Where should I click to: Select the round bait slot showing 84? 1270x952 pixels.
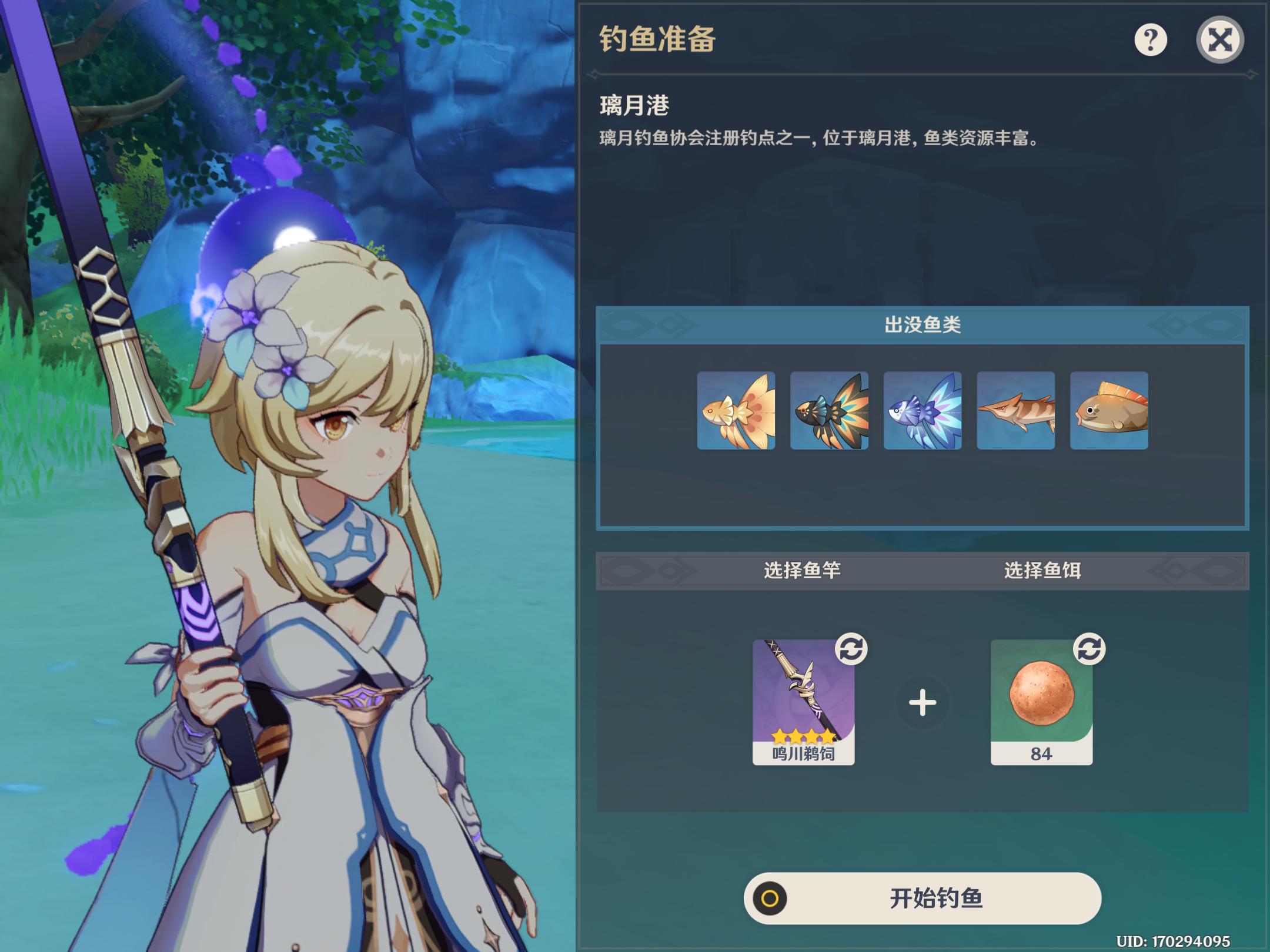click(x=1041, y=702)
